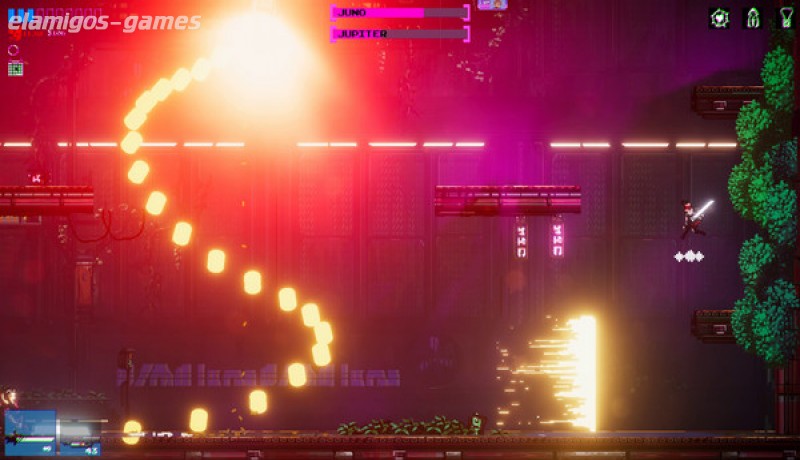Select the hourglass-shaped icon in top-right HUD
The image size is (800, 460).
(787, 17)
